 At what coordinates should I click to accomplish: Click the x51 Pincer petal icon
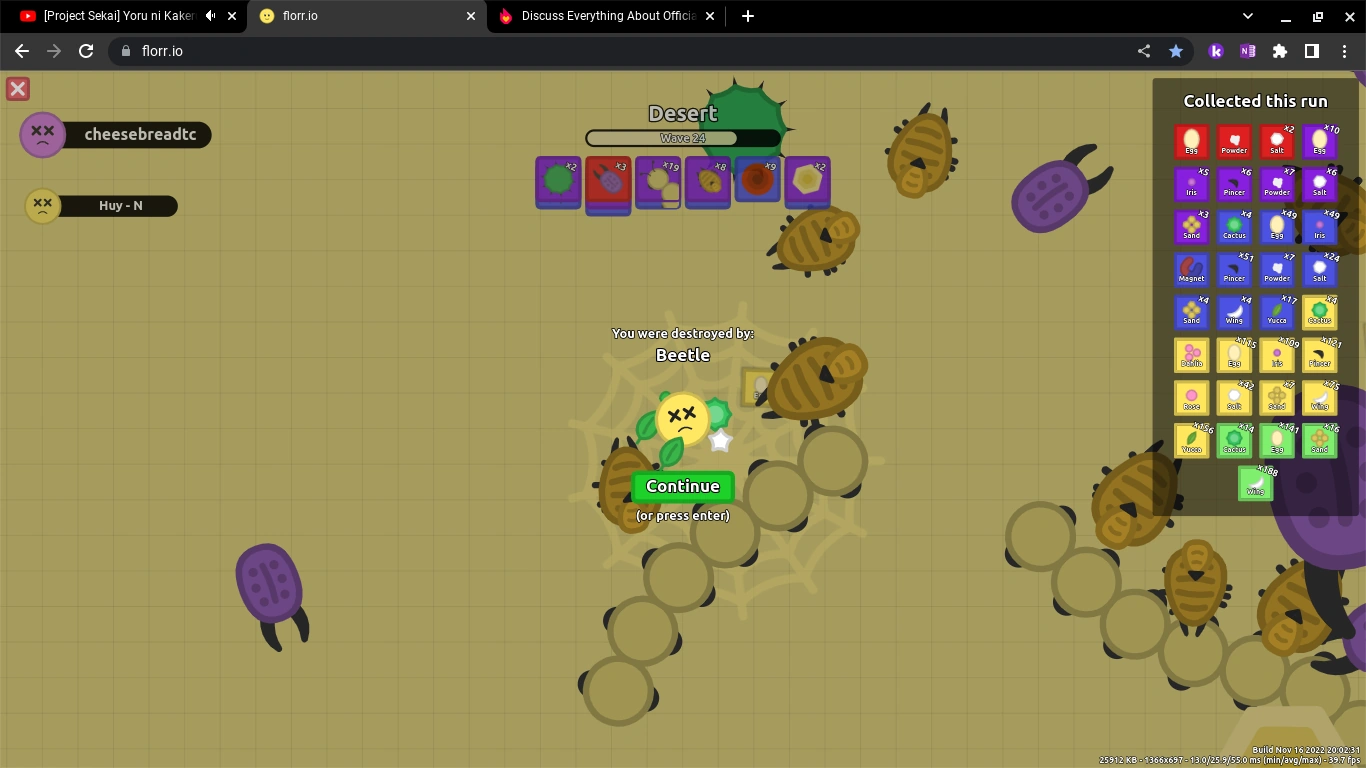(1234, 270)
